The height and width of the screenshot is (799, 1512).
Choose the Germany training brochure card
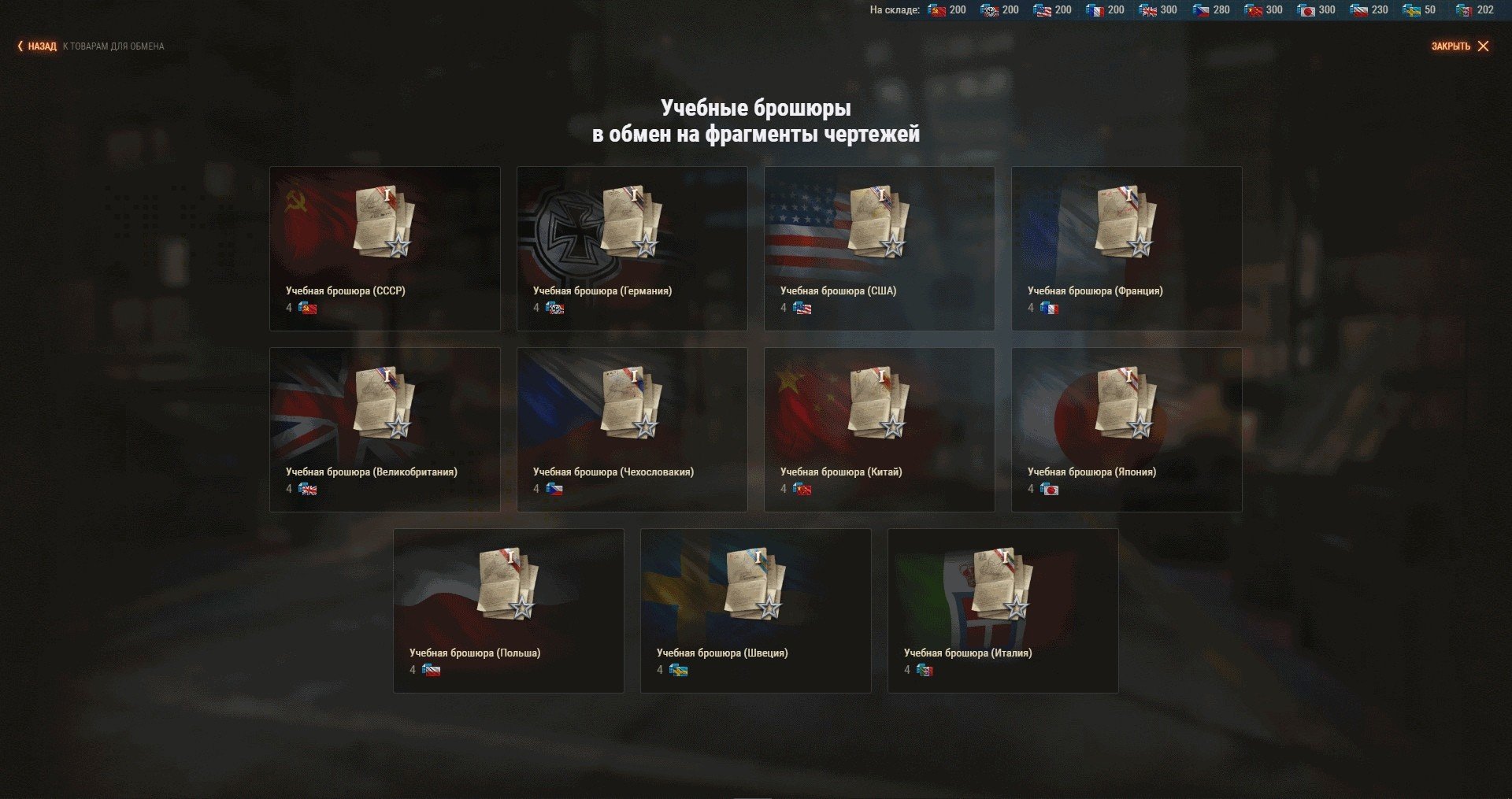632,248
